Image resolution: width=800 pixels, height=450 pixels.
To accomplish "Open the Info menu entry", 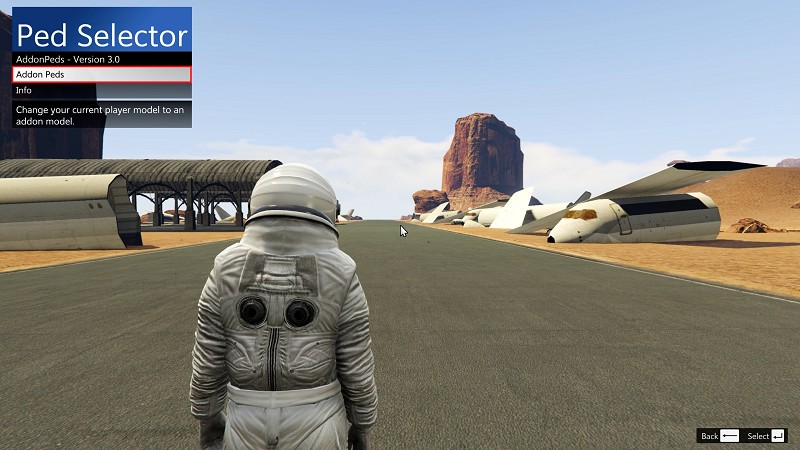I will coord(100,90).
